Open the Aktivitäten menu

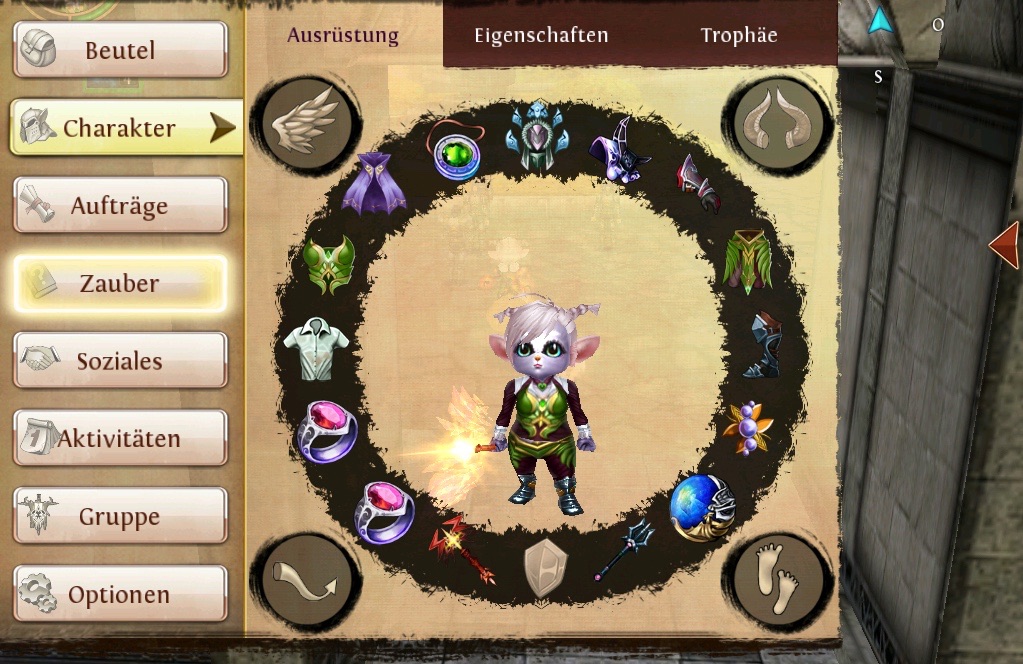(x=120, y=438)
